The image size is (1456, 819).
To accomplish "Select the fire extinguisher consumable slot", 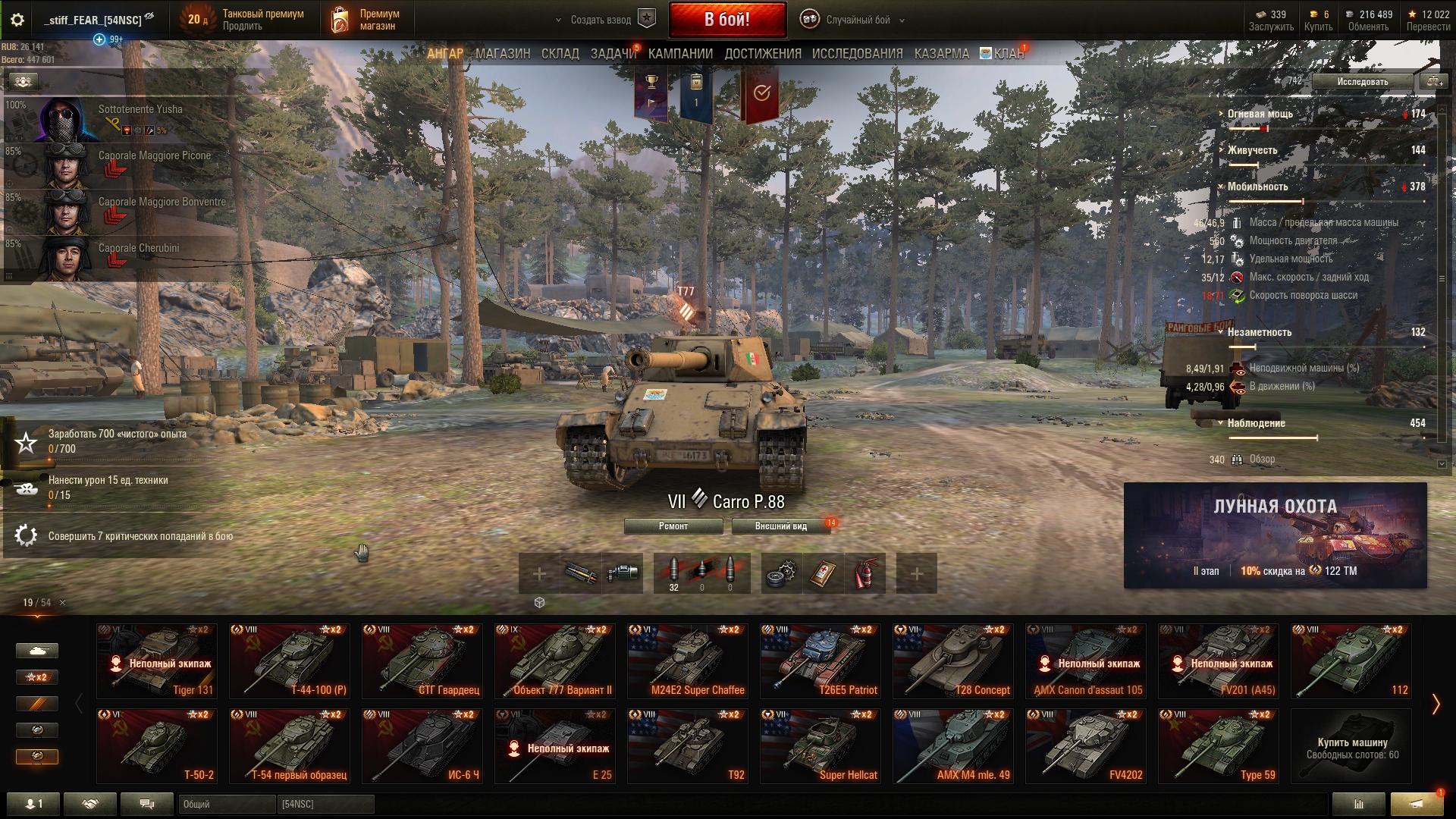I will pyautogui.click(x=865, y=574).
